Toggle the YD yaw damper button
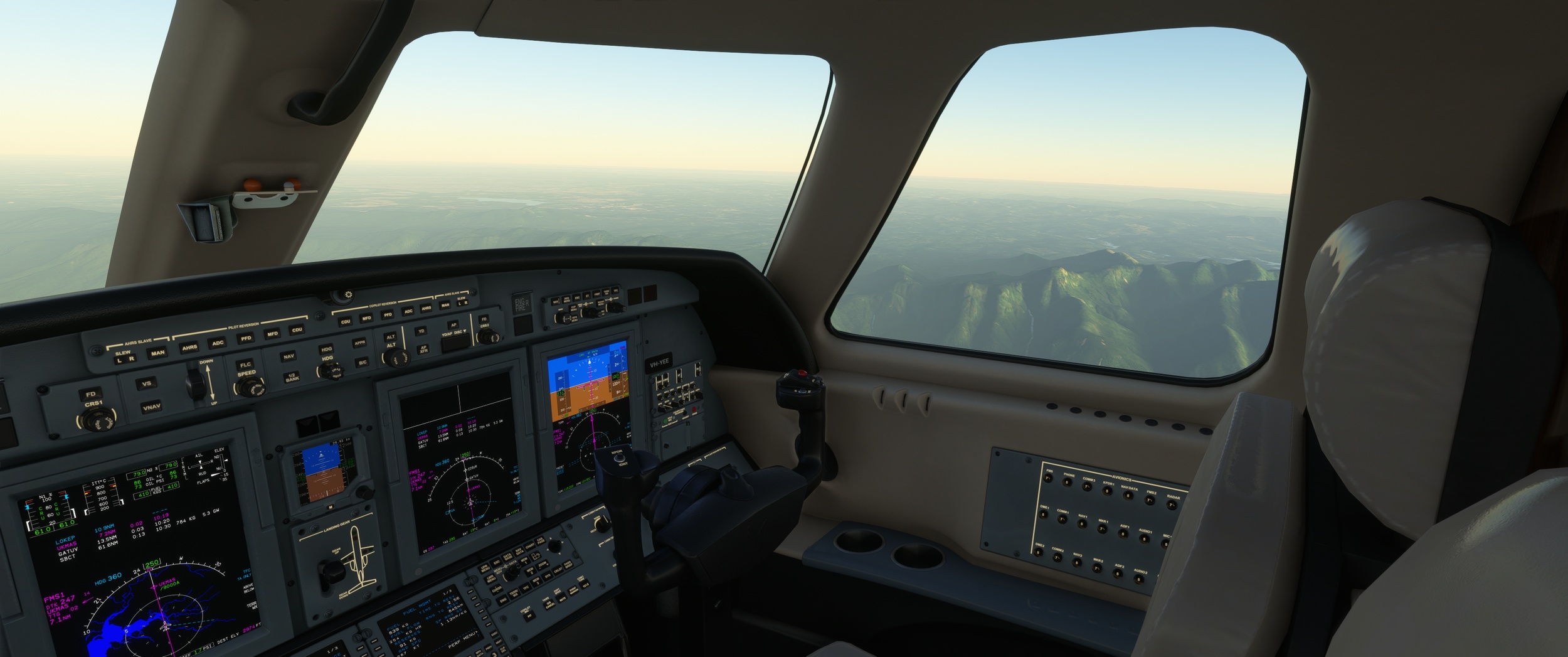 coord(421,331)
